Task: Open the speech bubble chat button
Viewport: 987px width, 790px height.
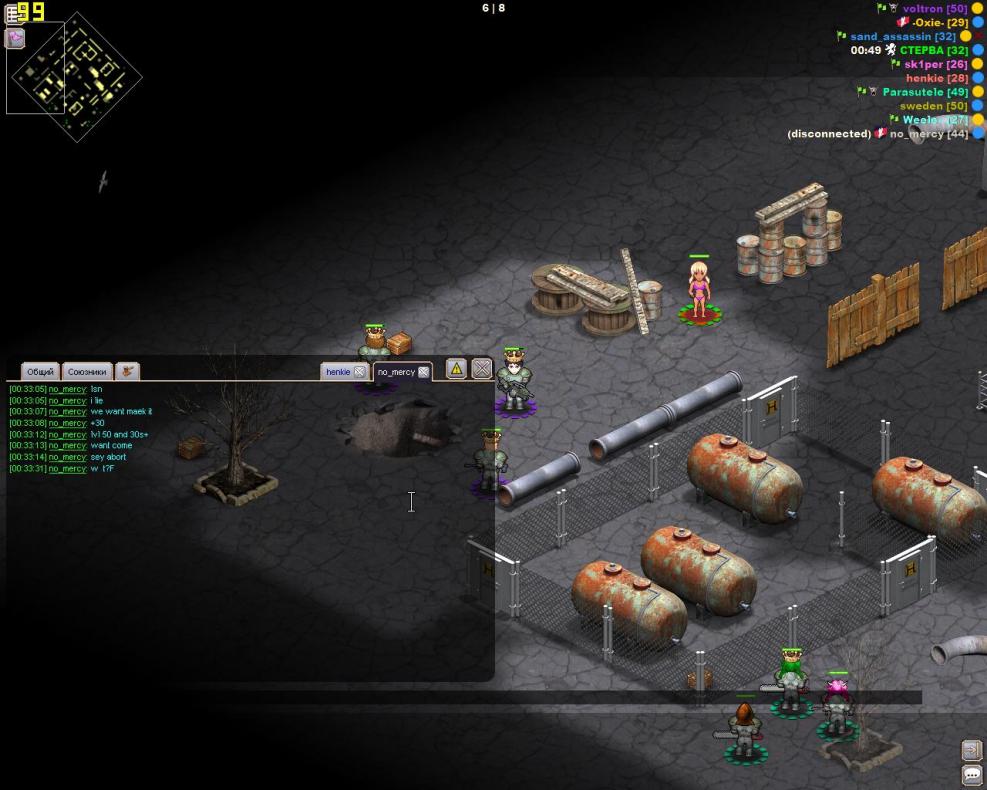Action: [x=972, y=775]
